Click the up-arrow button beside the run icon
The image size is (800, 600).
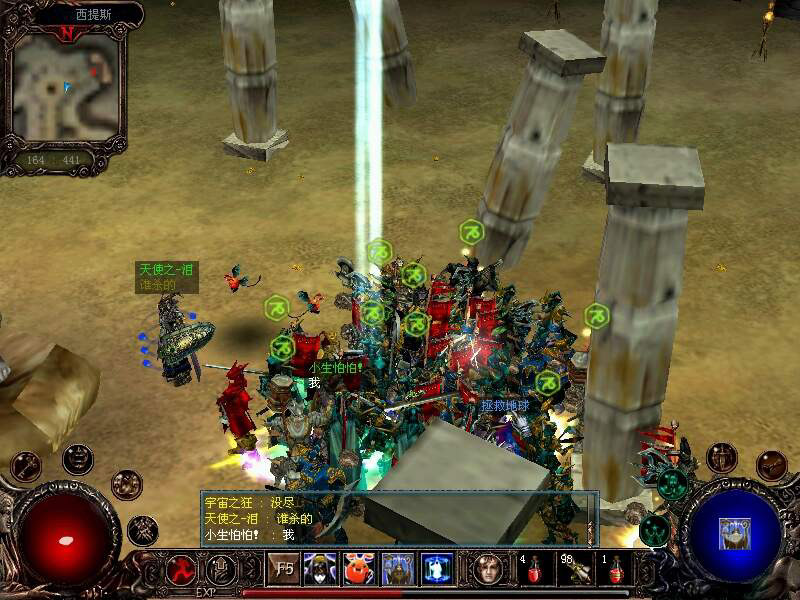(220, 569)
